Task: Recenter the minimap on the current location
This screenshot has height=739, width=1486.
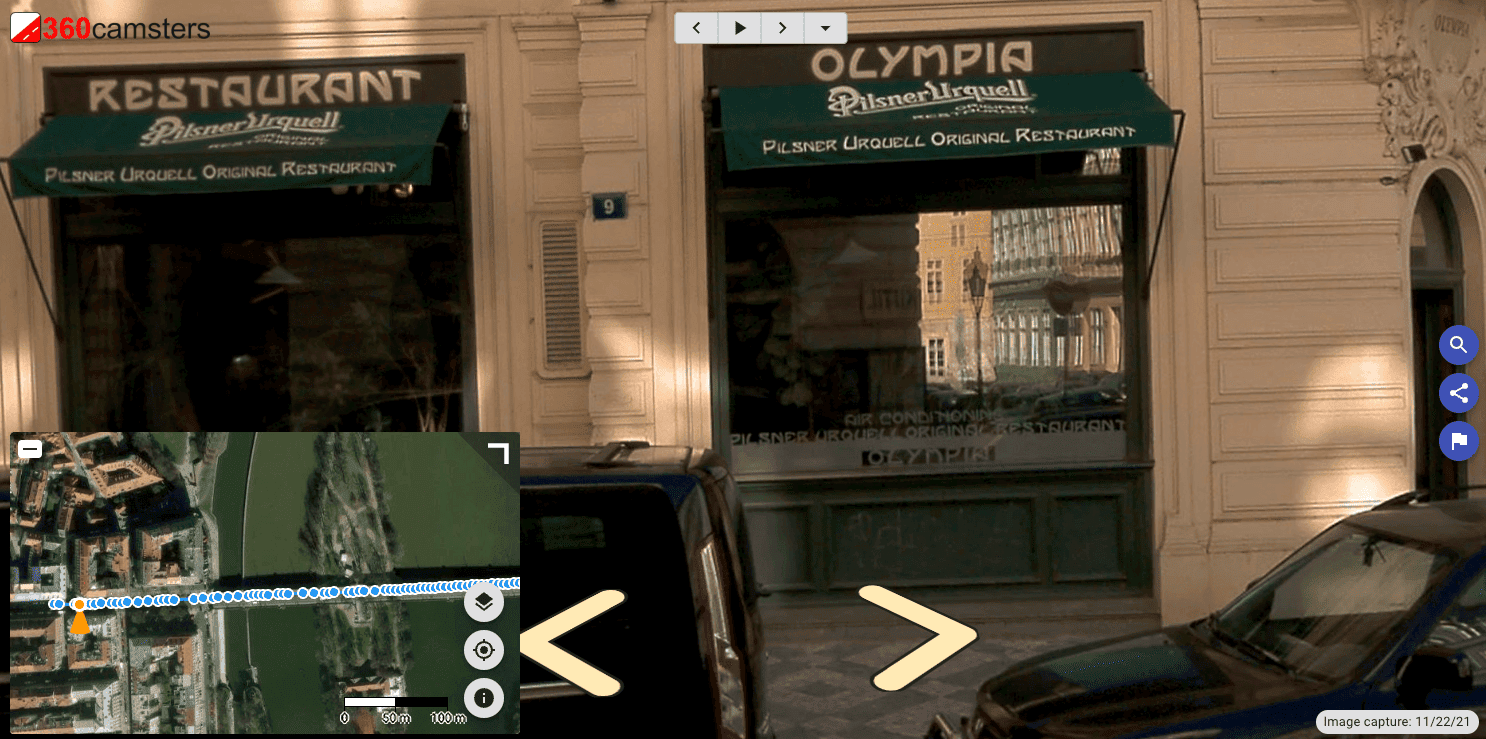Action: pyautogui.click(x=484, y=650)
